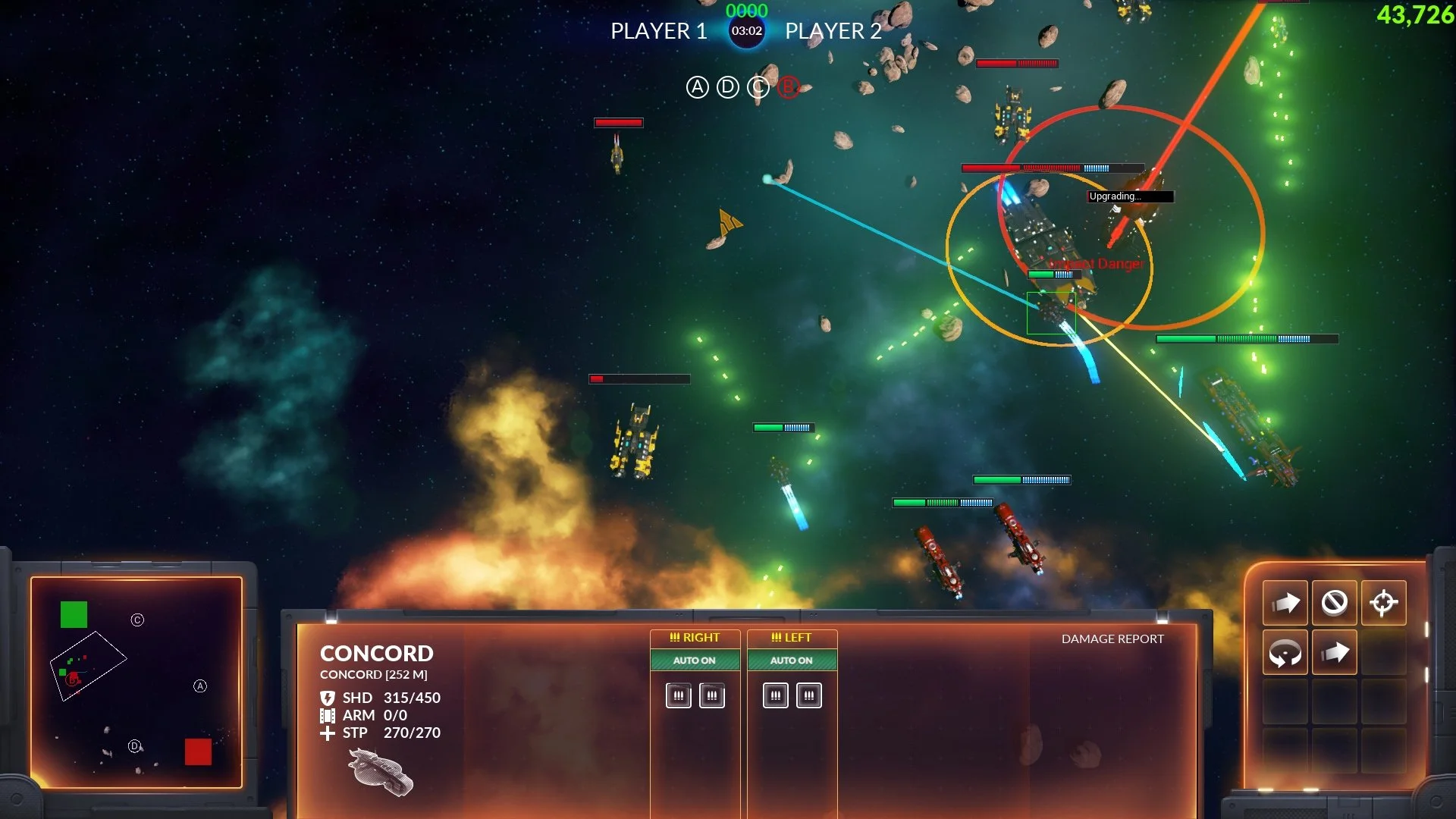Click the minimap view
The image size is (1456, 819).
pyautogui.click(x=136, y=682)
